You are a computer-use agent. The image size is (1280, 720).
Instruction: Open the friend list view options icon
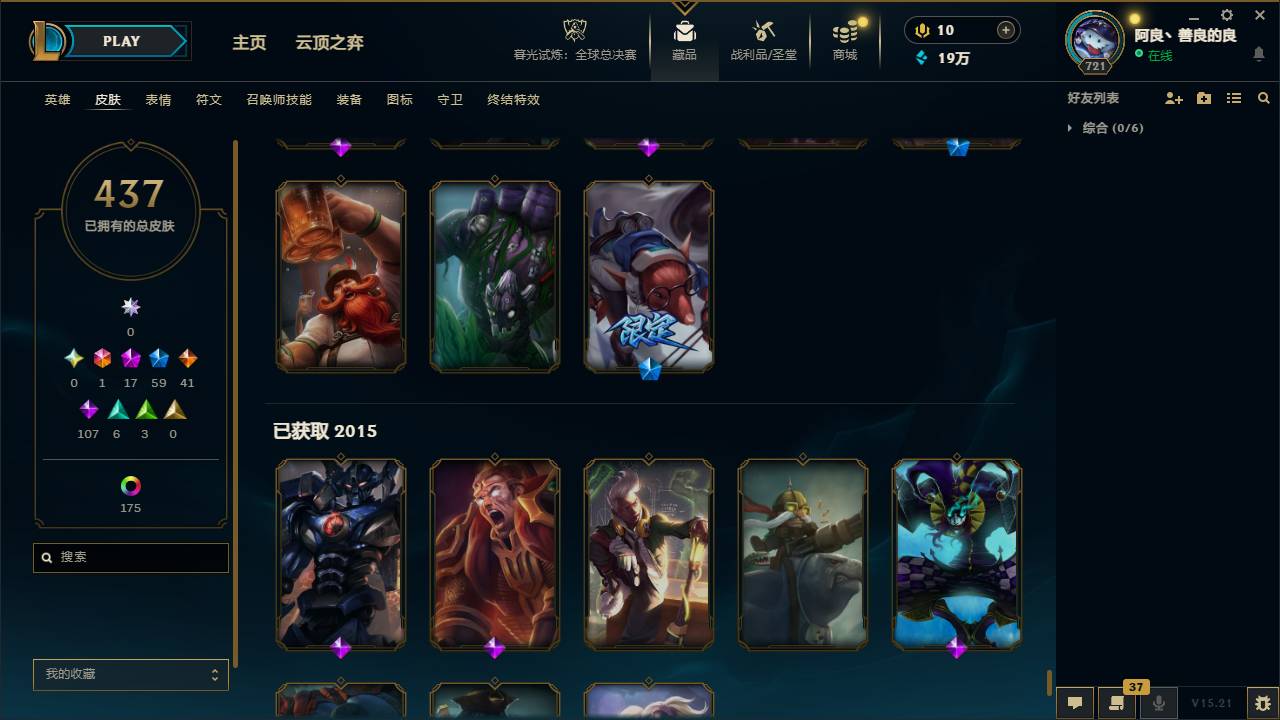click(1234, 98)
